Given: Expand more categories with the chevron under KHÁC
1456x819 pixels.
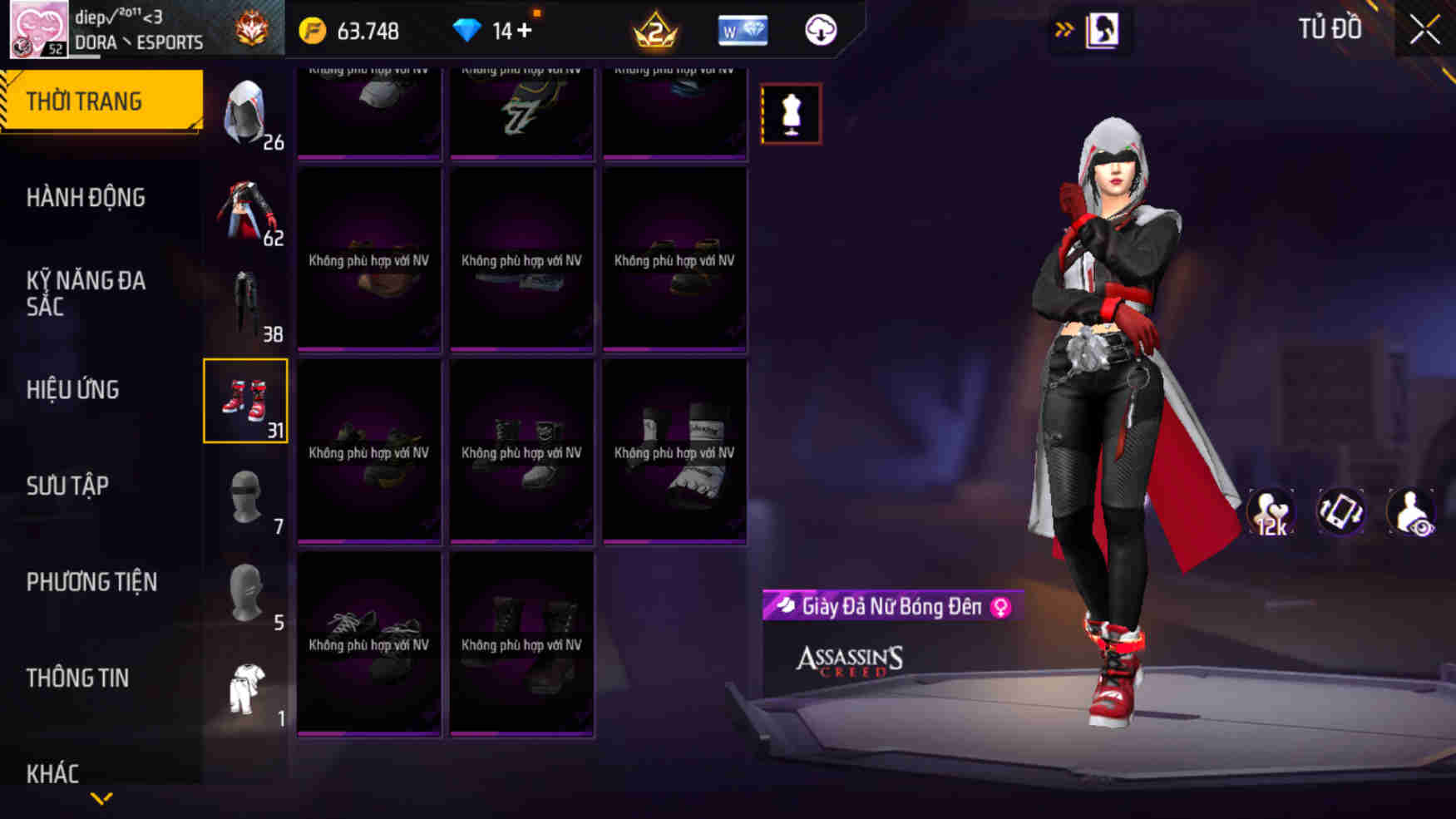Looking at the screenshot, I should coord(102,800).
